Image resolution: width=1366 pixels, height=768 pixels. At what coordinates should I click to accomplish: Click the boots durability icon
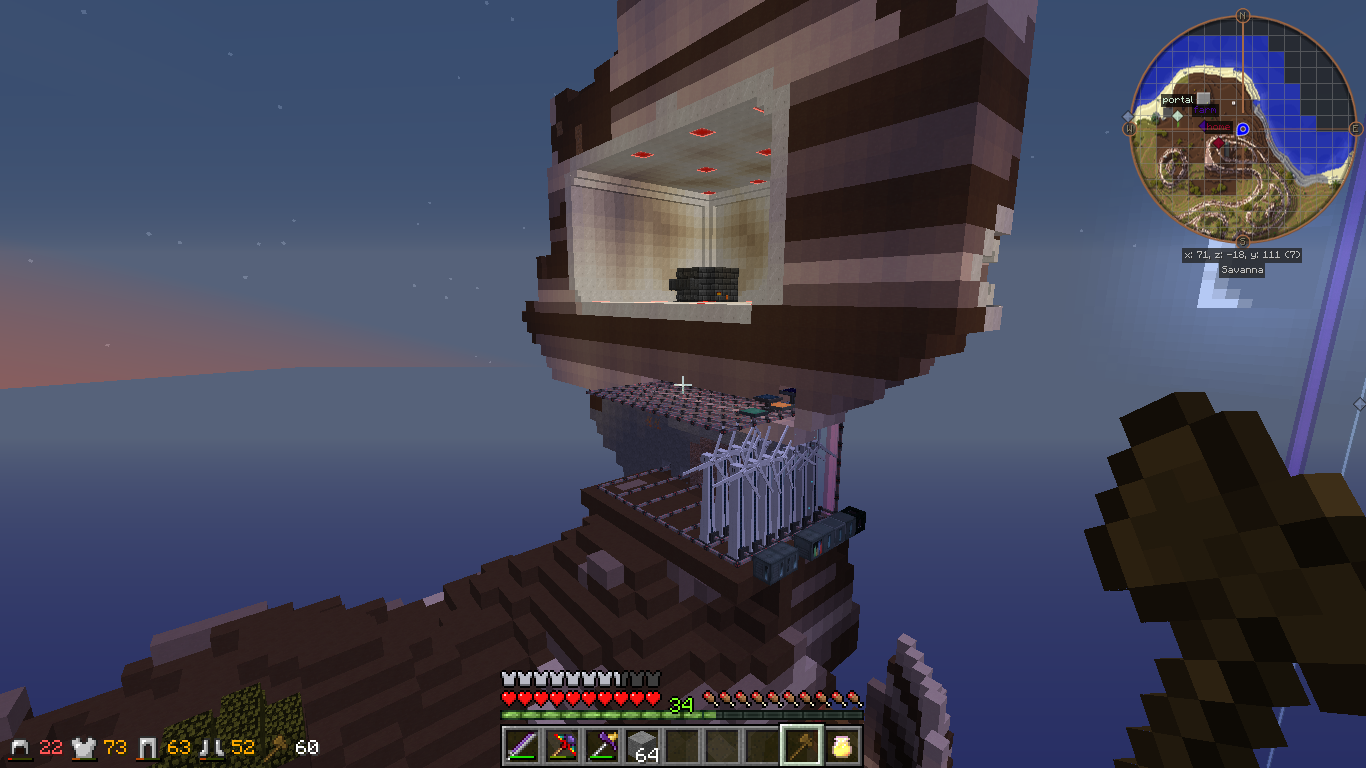212,747
